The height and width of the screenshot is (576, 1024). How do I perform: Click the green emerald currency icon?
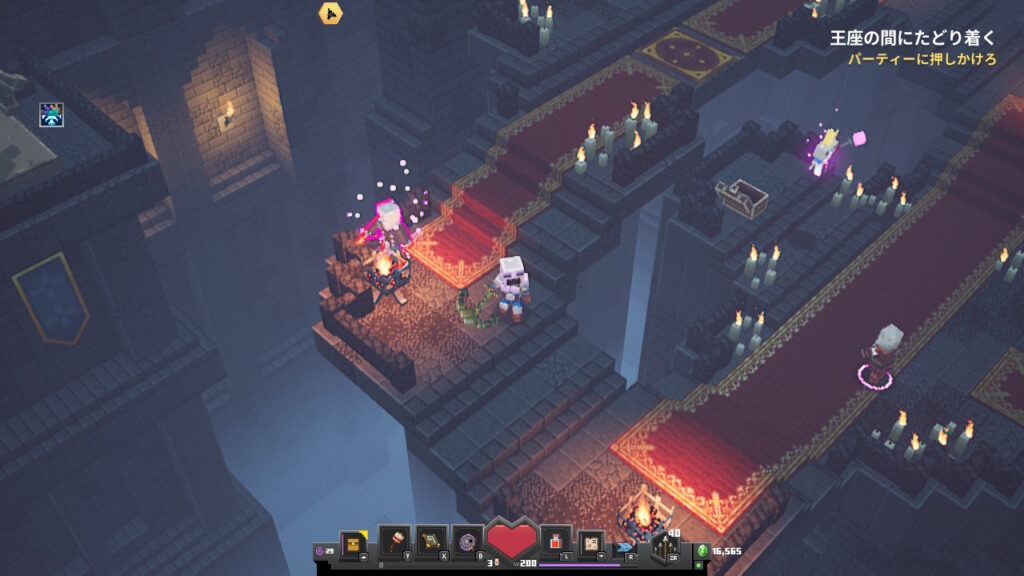point(702,551)
